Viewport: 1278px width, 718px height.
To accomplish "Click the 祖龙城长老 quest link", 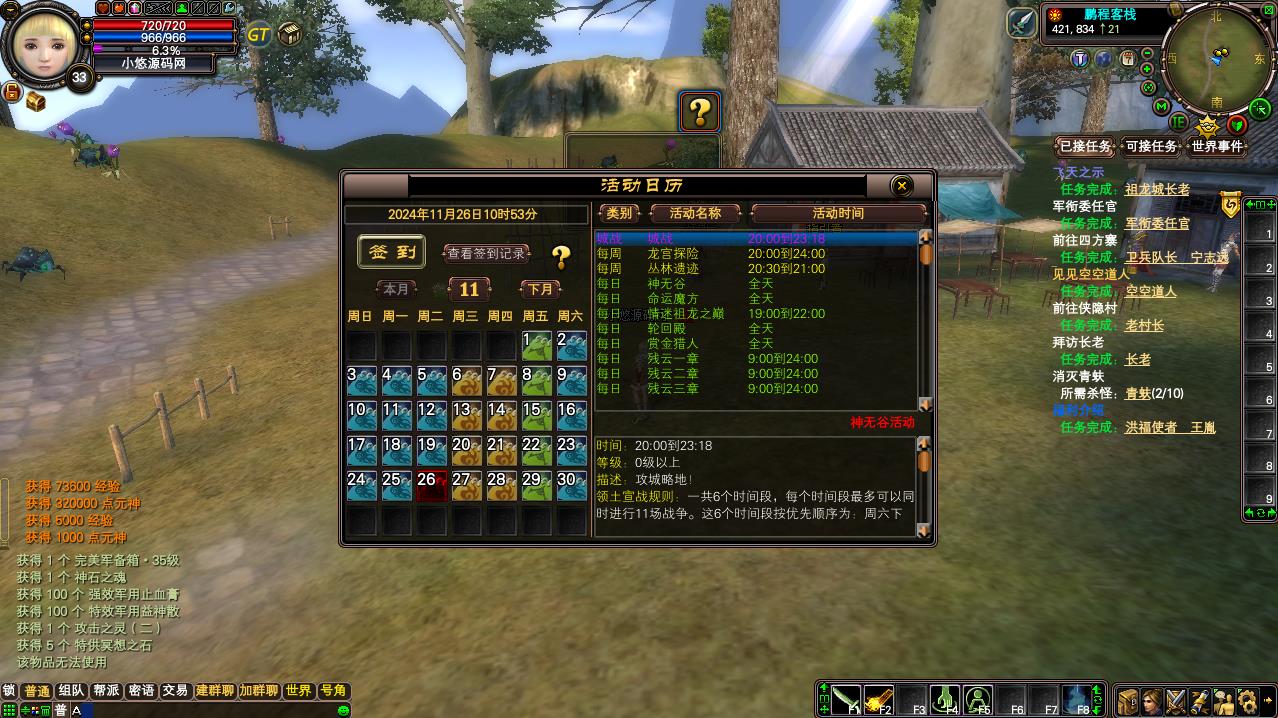I will pyautogui.click(x=1157, y=189).
